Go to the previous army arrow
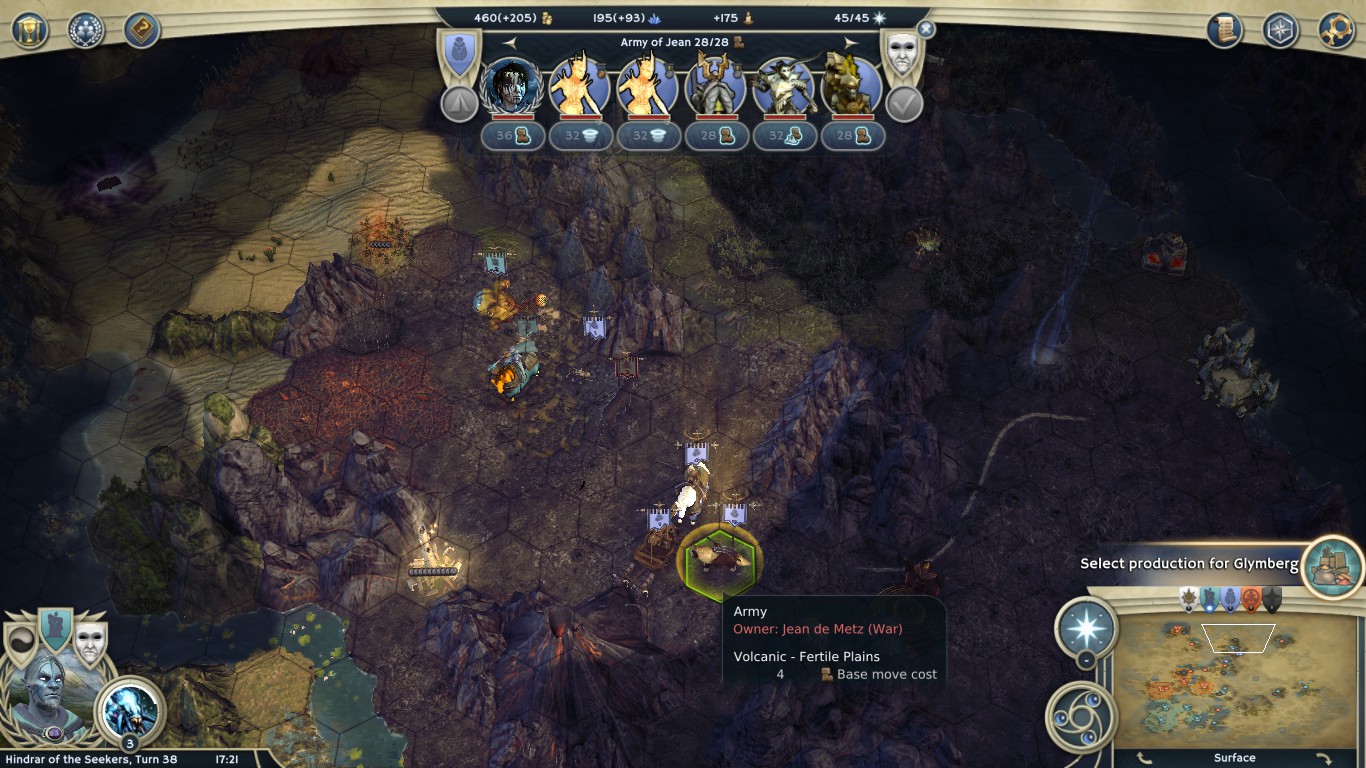This screenshot has height=768, width=1366. point(510,42)
